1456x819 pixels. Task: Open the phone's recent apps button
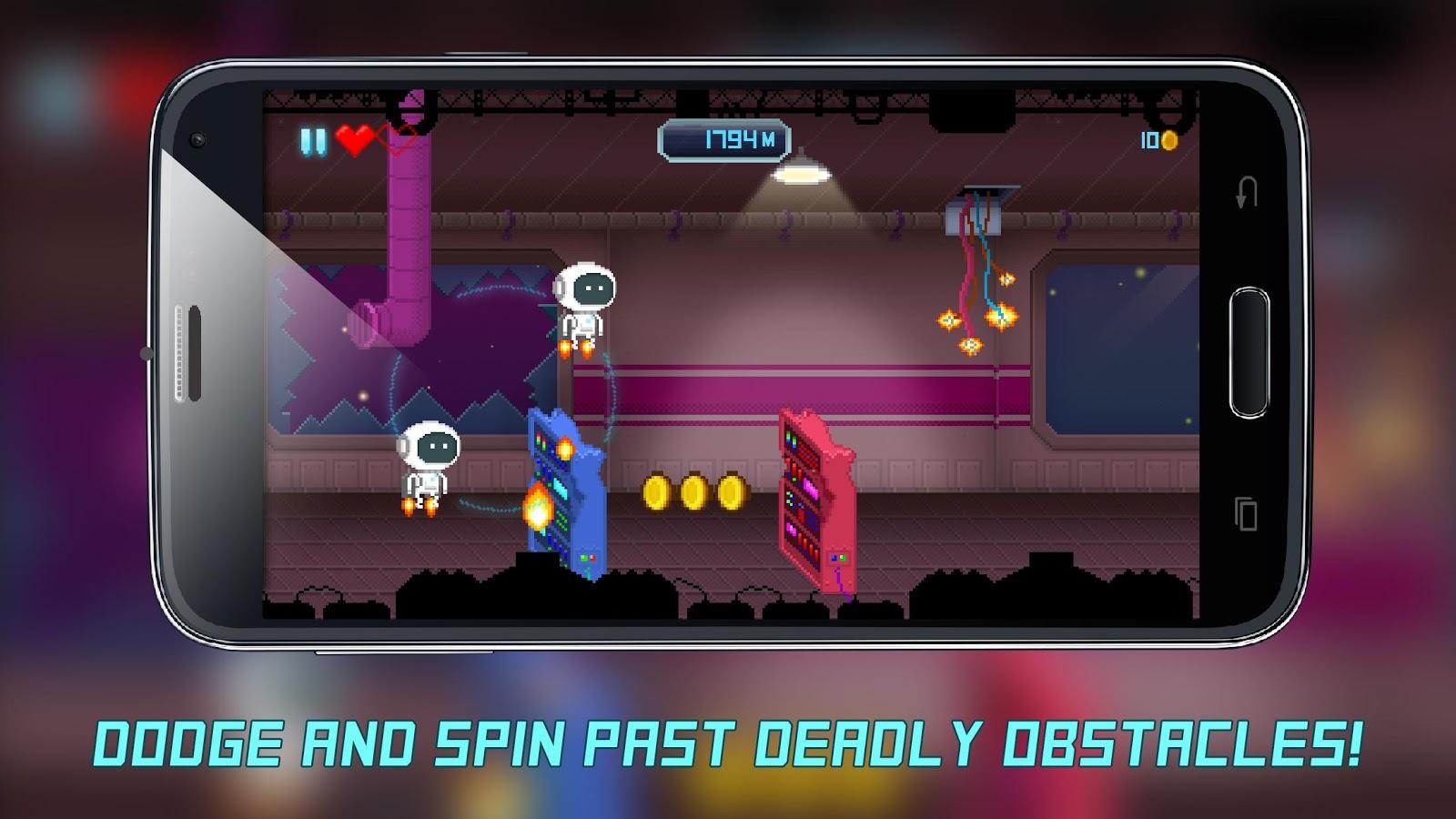coord(1246,514)
